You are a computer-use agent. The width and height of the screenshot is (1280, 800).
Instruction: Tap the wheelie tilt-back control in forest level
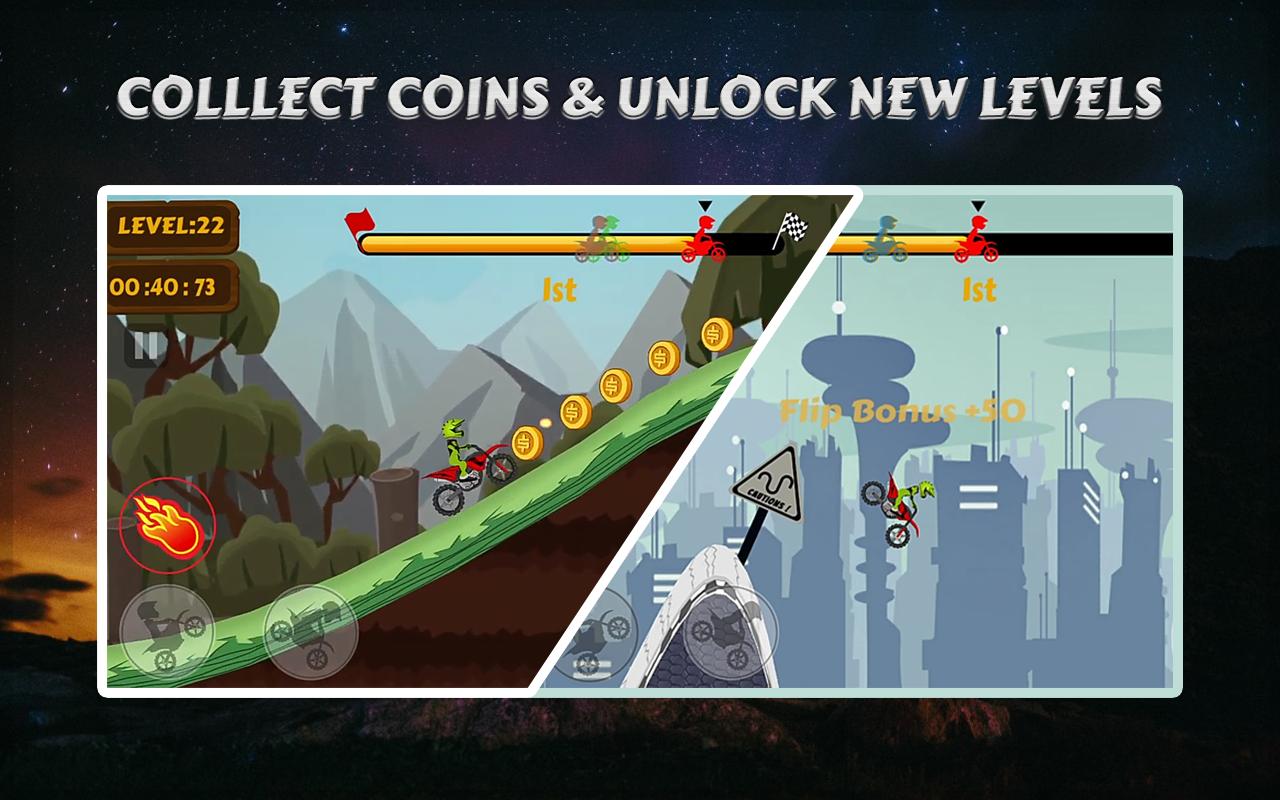[166, 632]
